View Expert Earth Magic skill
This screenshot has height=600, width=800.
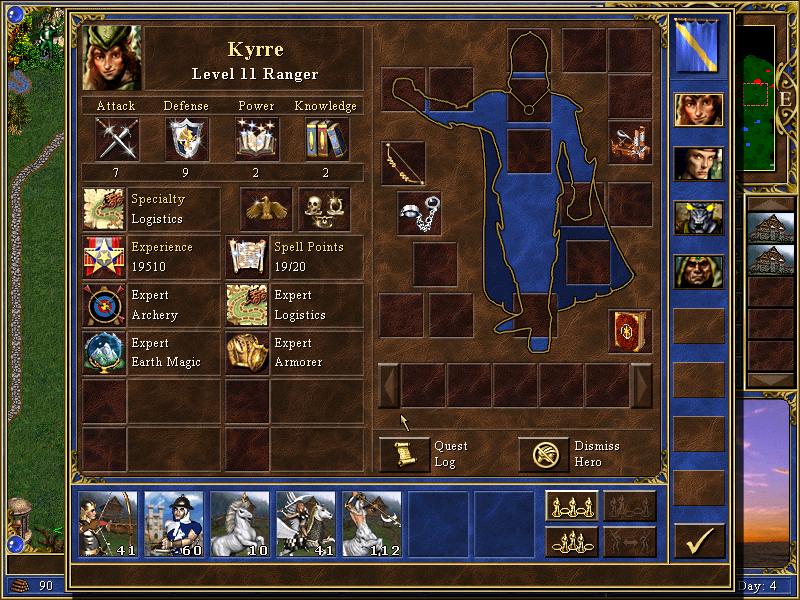[104, 353]
